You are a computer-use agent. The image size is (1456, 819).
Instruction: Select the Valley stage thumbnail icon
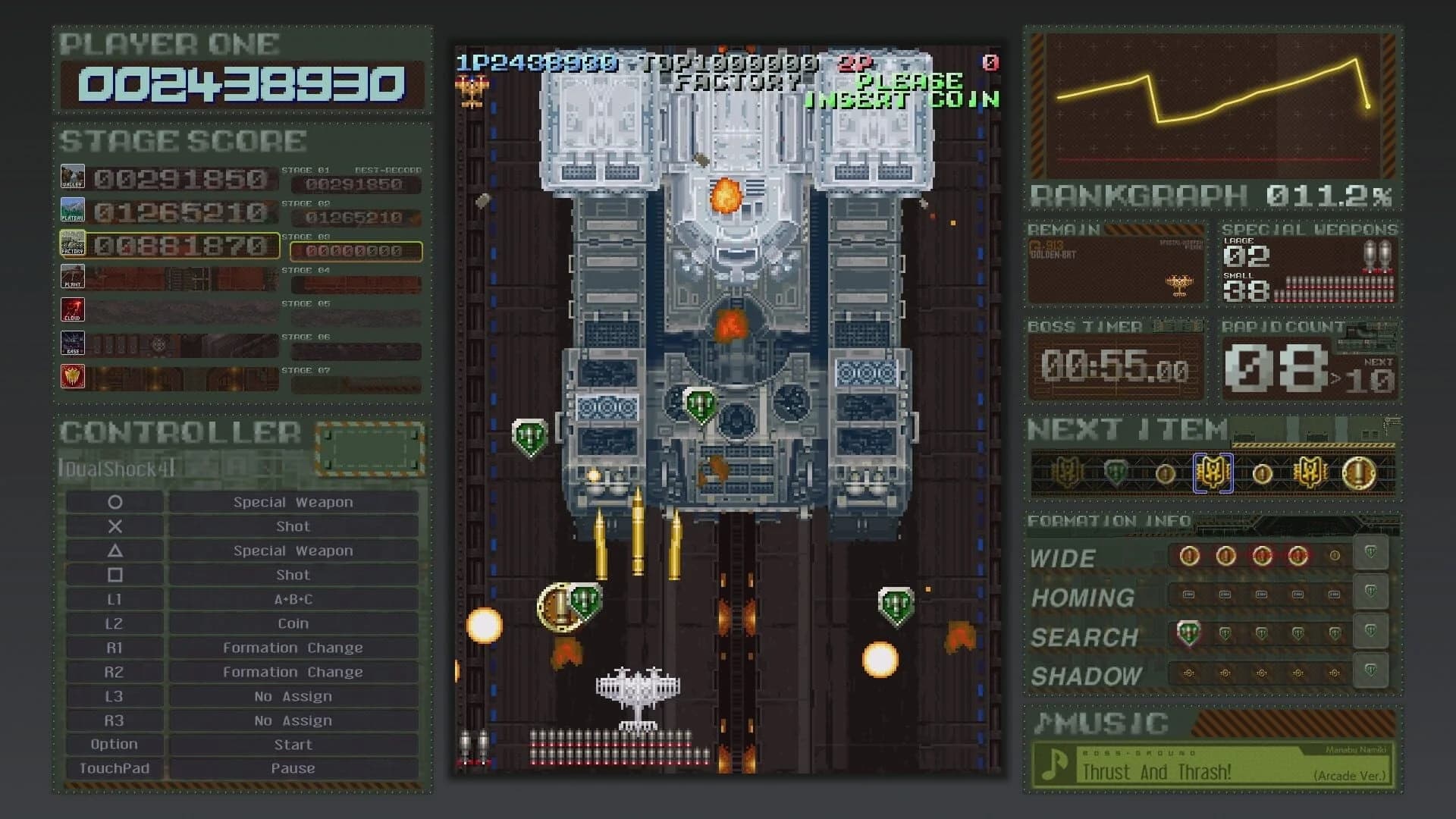click(73, 177)
